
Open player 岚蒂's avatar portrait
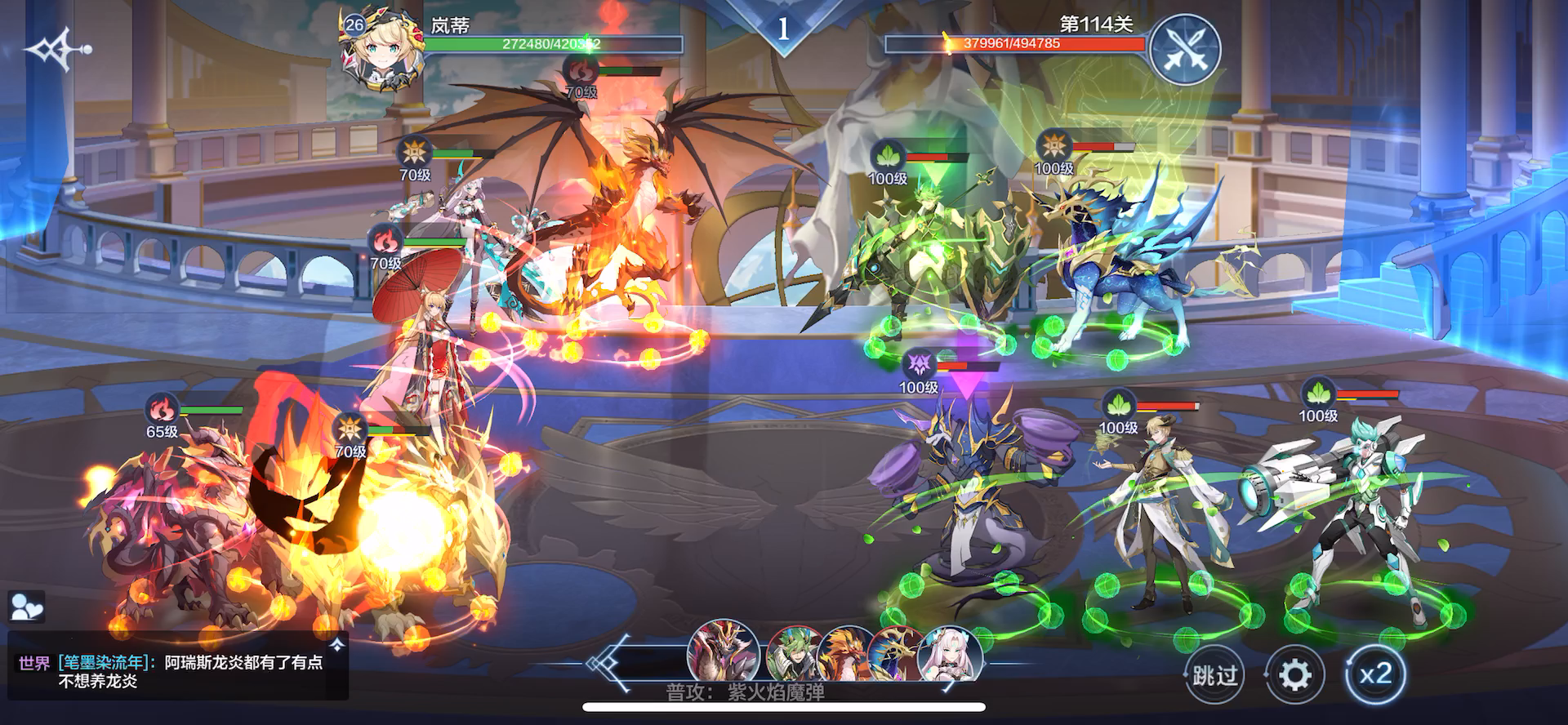click(x=378, y=51)
